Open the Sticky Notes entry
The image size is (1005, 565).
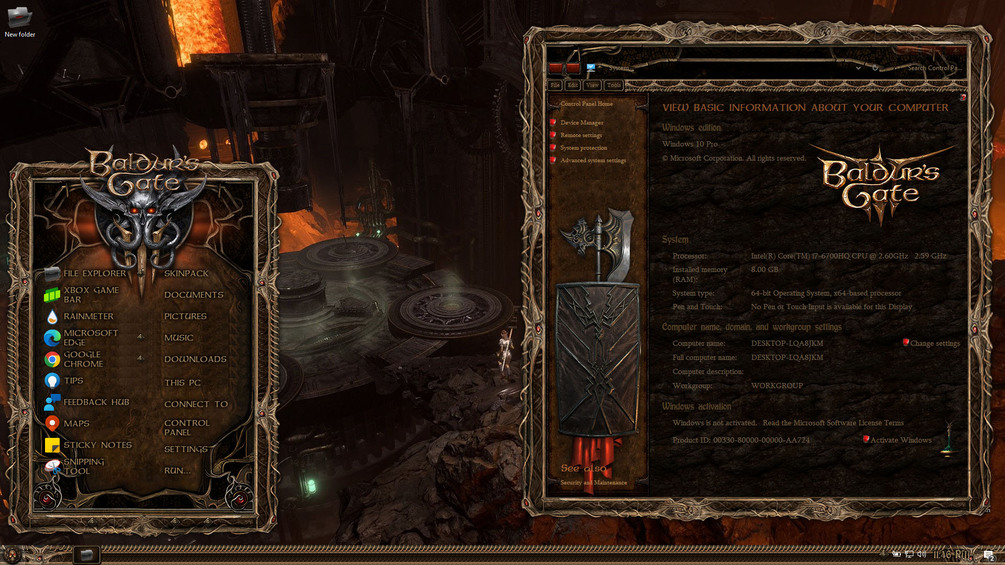click(x=97, y=445)
